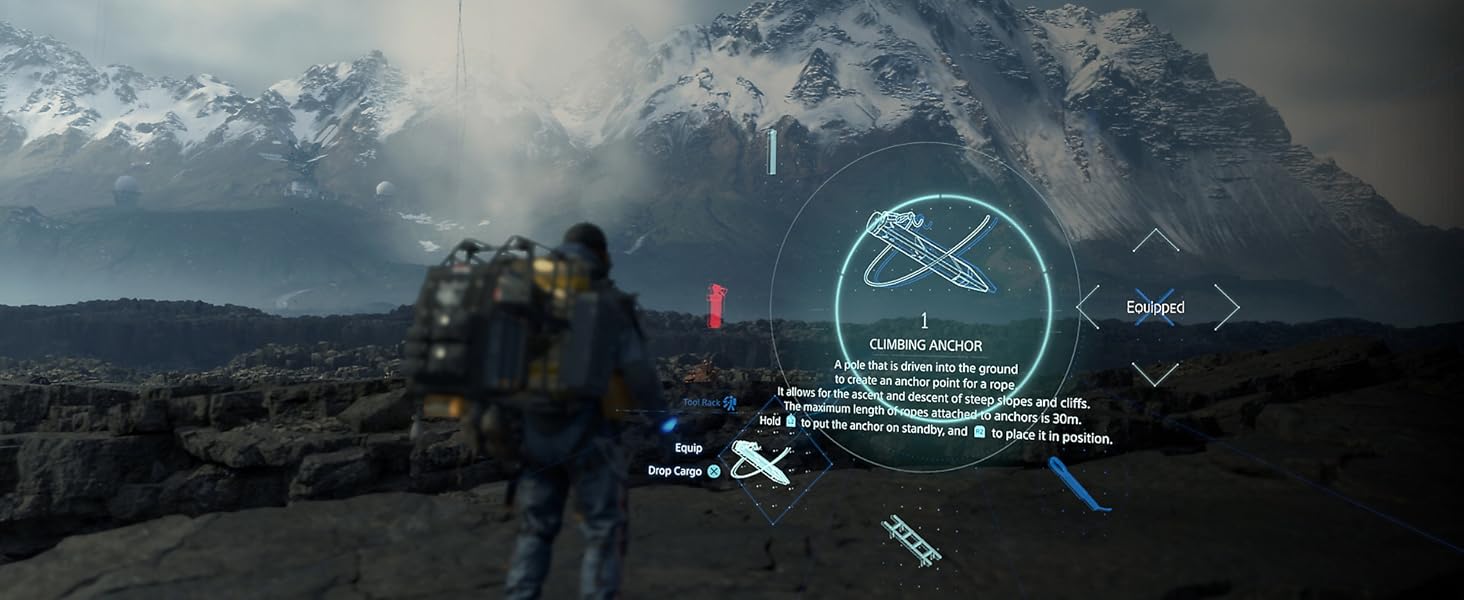Choose the ladder icon on the item wheel
1464x600 pixels.
click(x=910, y=540)
